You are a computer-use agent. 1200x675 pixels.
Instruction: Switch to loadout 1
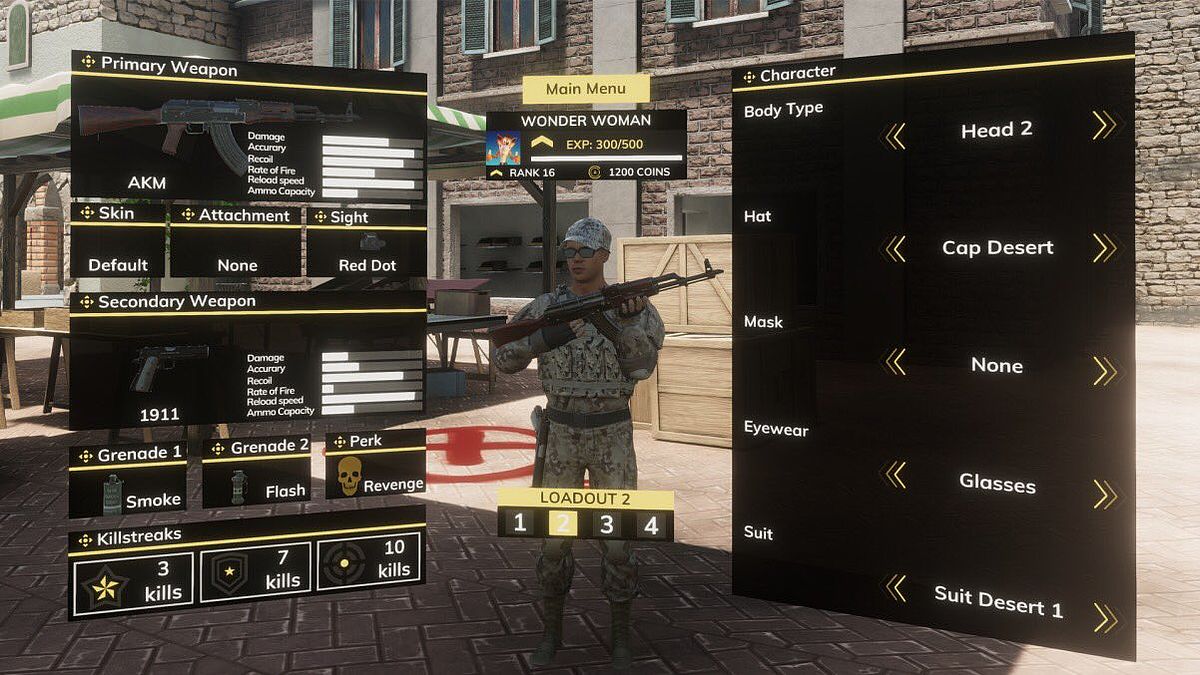(519, 523)
